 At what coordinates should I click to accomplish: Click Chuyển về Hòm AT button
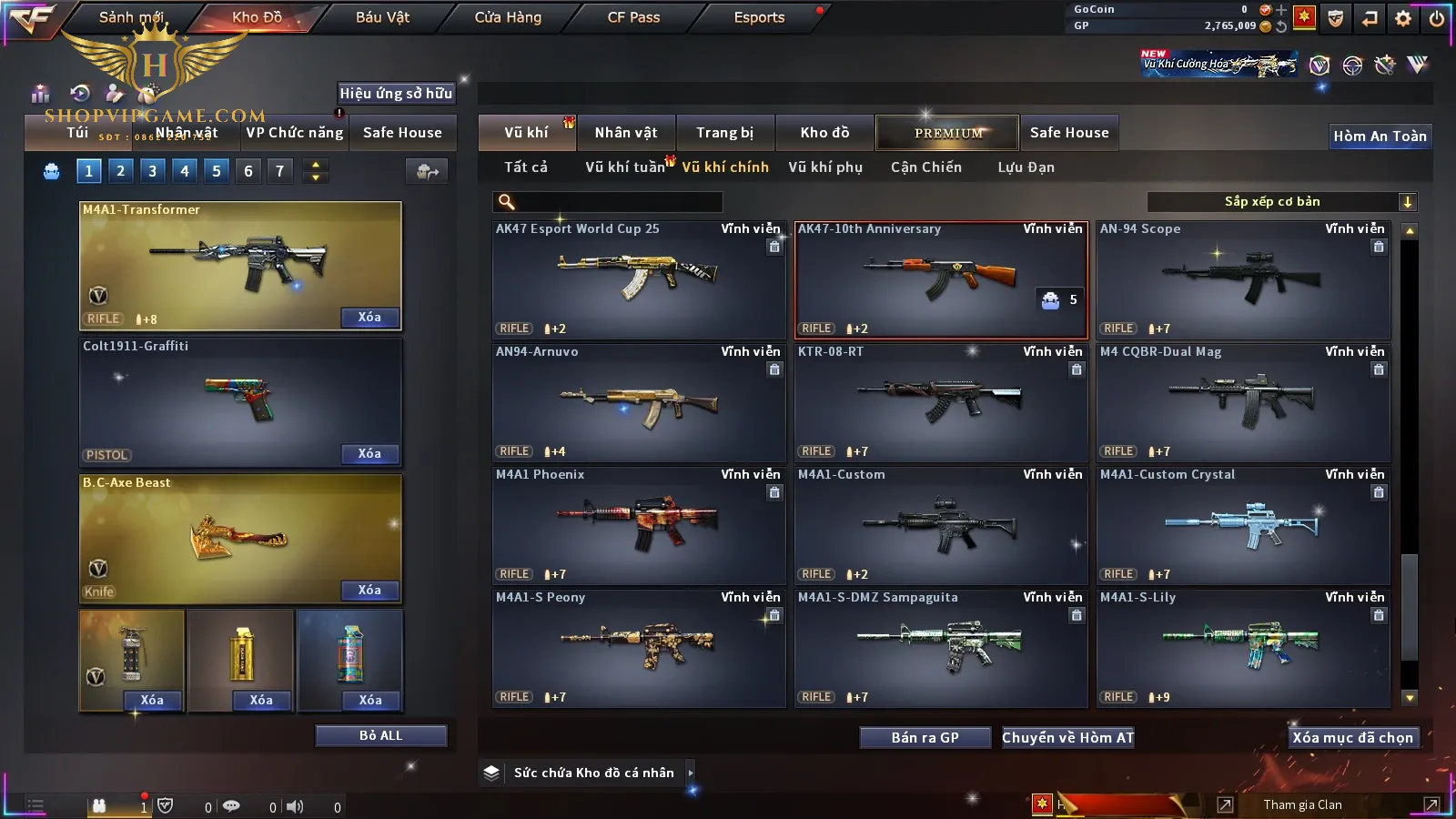coord(1067,738)
